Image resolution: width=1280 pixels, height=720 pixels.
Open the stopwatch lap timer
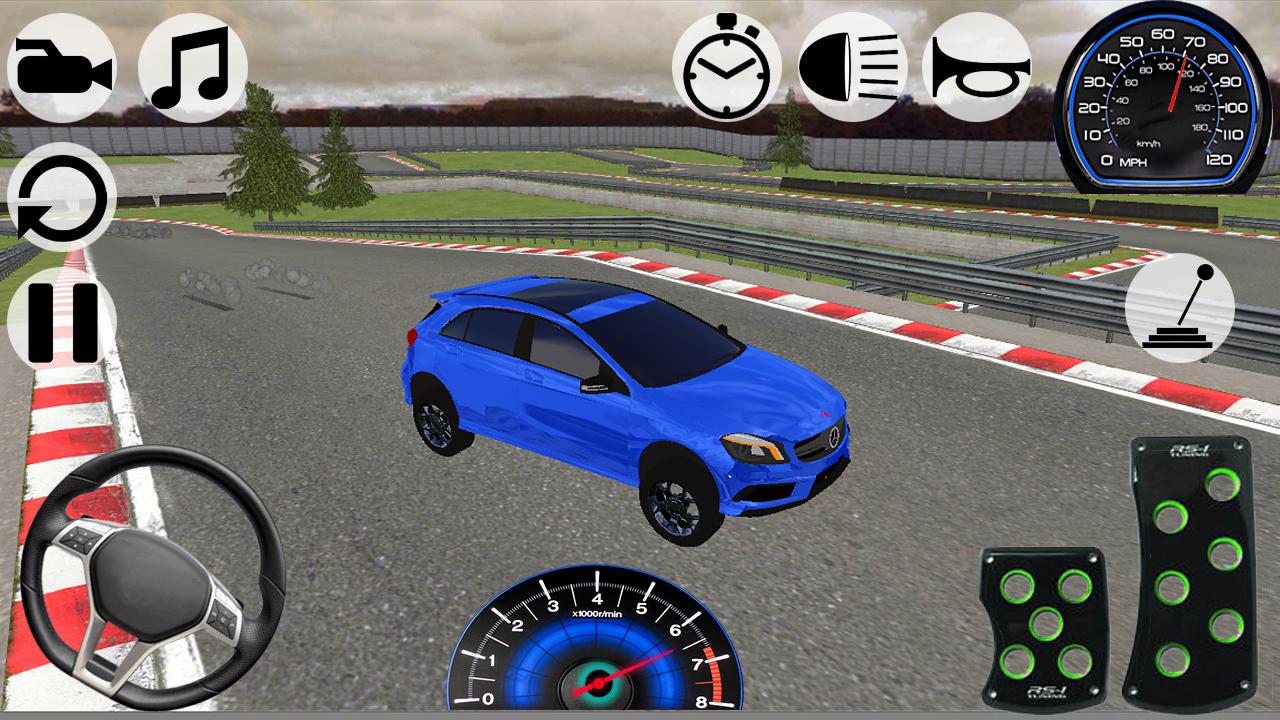tap(725, 70)
